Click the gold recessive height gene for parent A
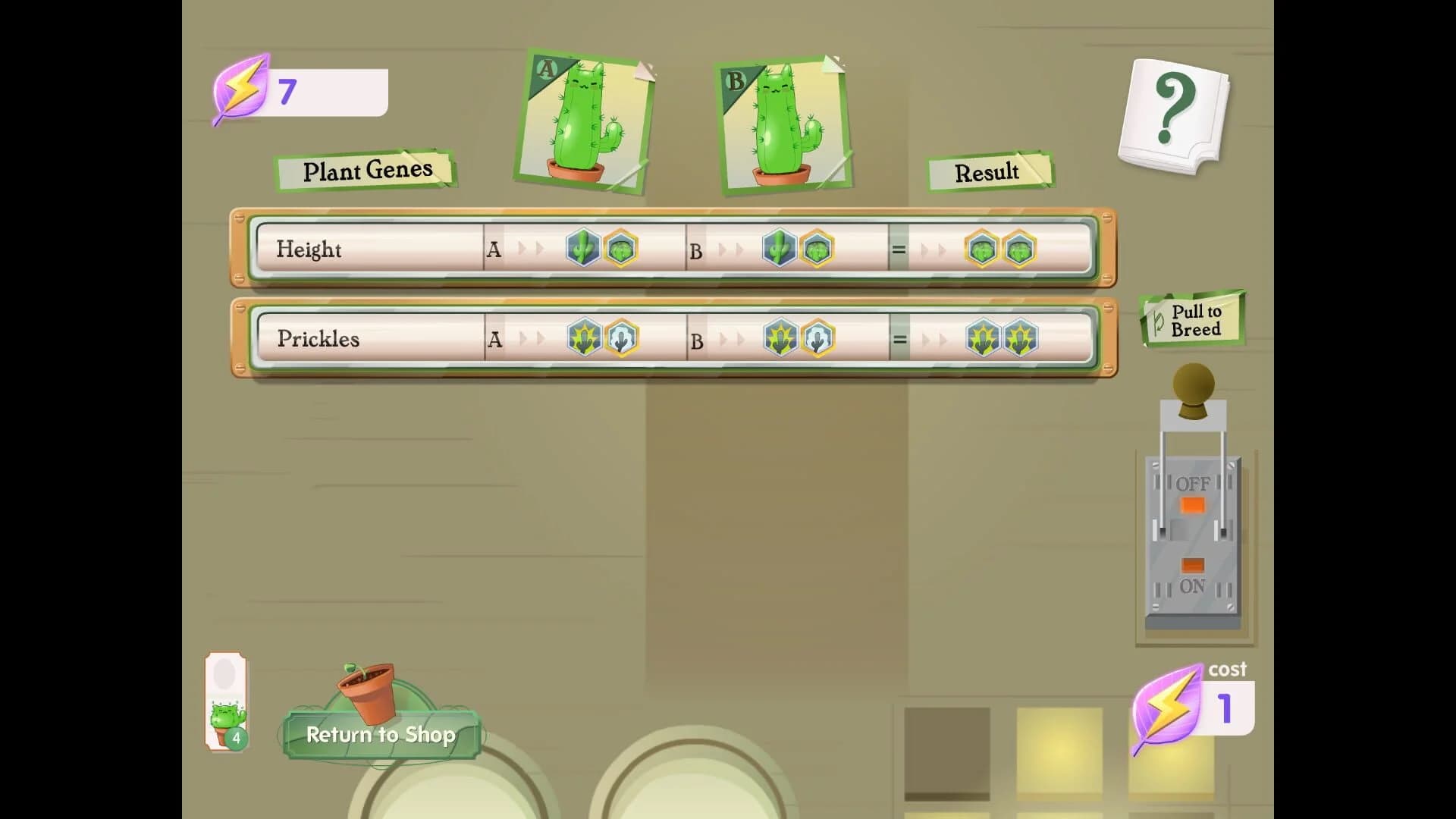This screenshot has height=819, width=1456. pos(620,248)
